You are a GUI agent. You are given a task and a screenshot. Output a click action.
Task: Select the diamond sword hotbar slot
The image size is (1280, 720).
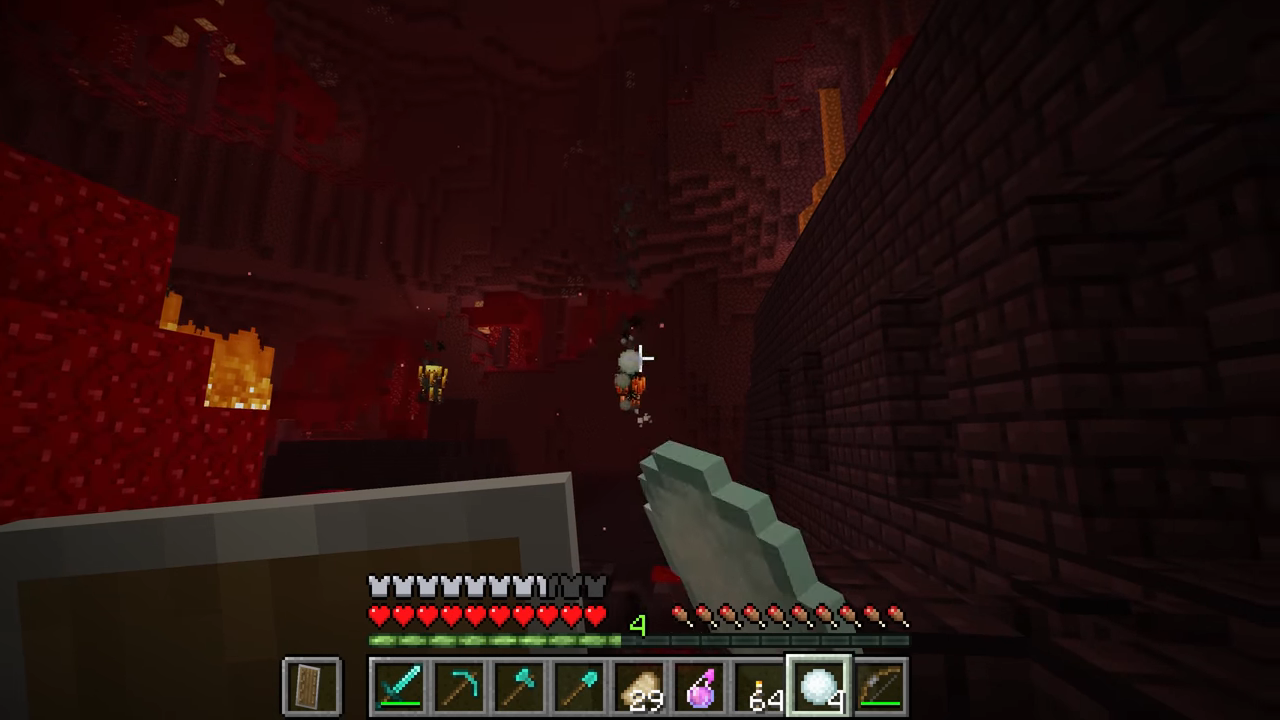[399, 687]
